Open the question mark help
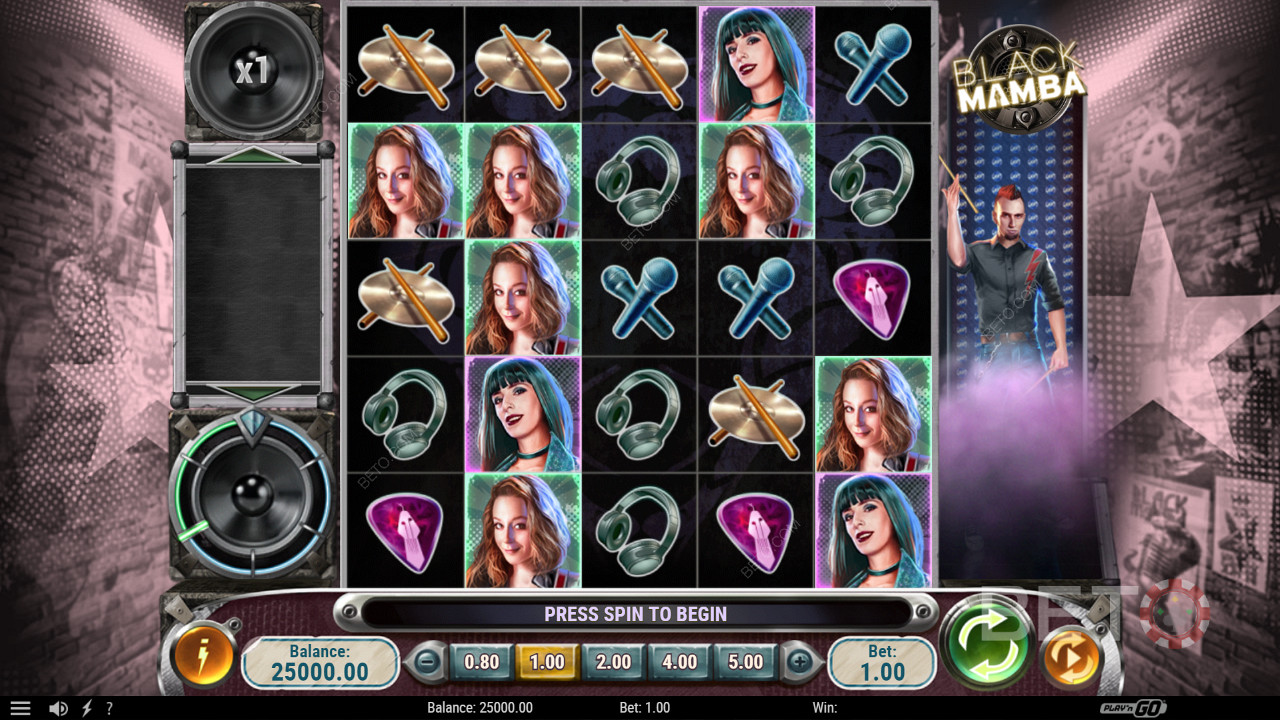1280x720 pixels. click(x=109, y=708)
